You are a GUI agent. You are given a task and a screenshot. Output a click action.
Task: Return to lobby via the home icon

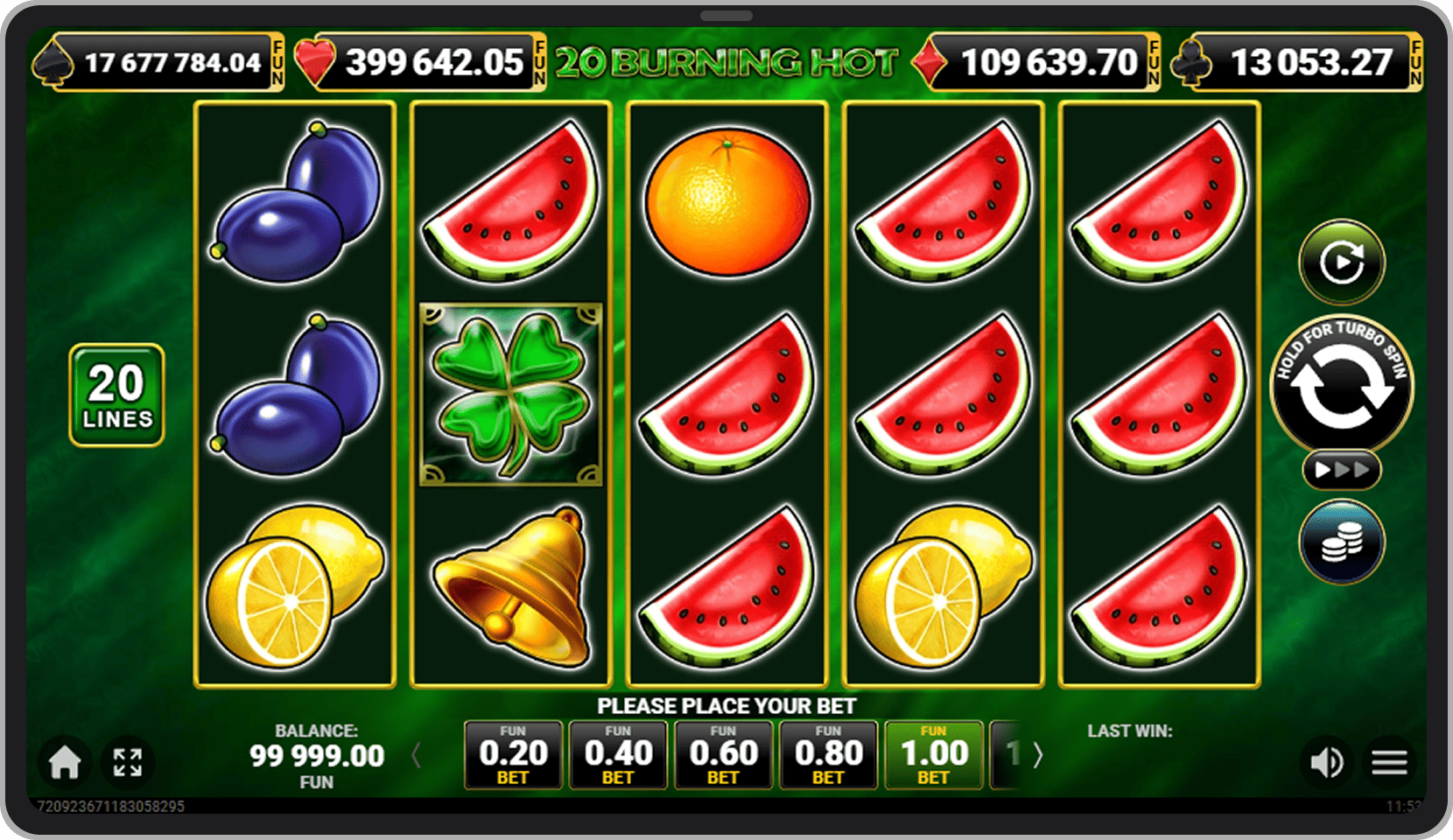65,762
